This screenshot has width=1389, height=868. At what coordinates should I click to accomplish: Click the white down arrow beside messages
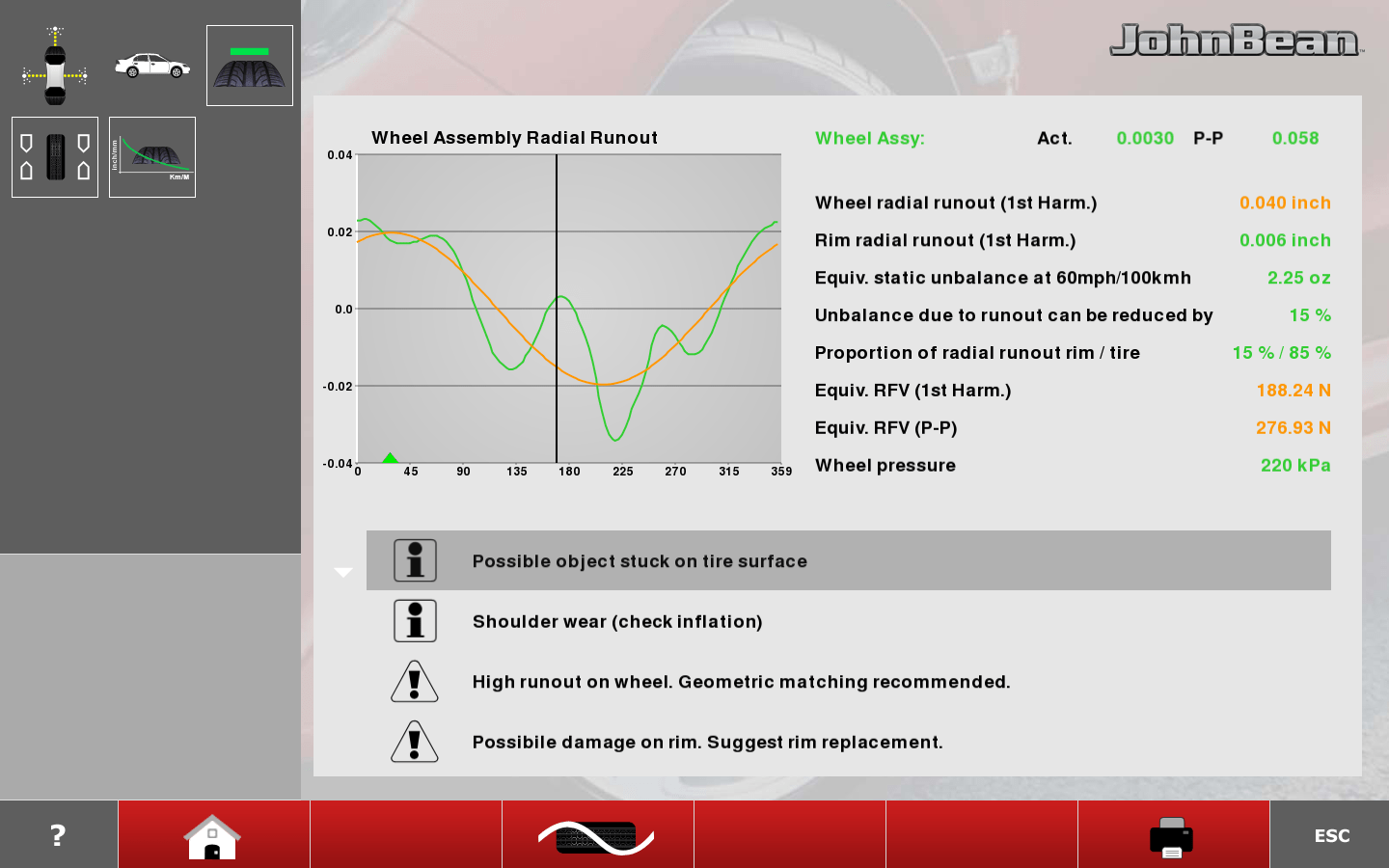tap(343, 572)
